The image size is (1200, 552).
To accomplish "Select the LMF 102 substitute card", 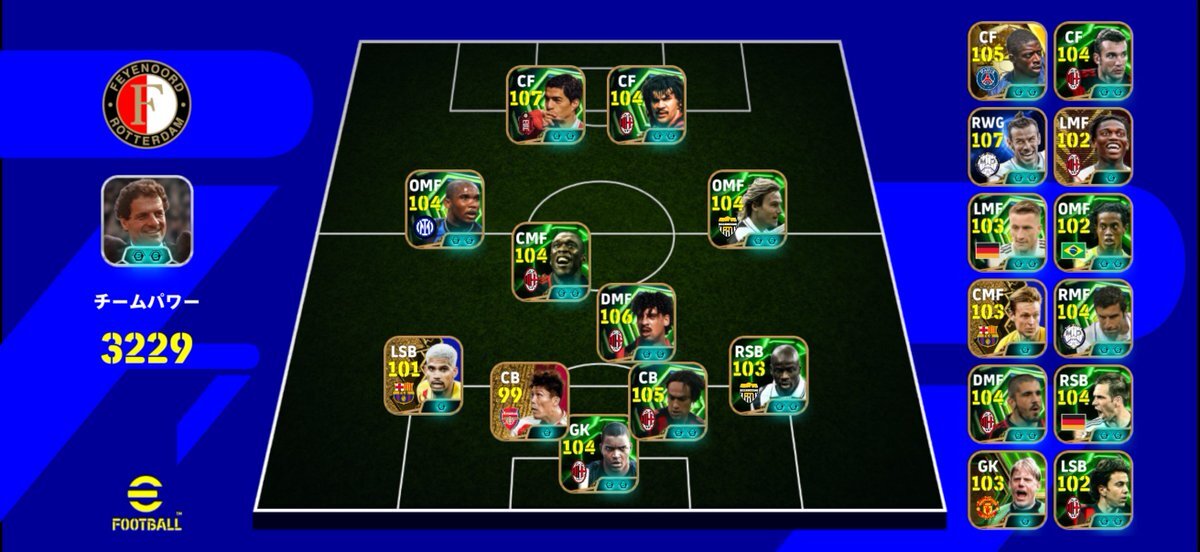I will (1093, 147).
